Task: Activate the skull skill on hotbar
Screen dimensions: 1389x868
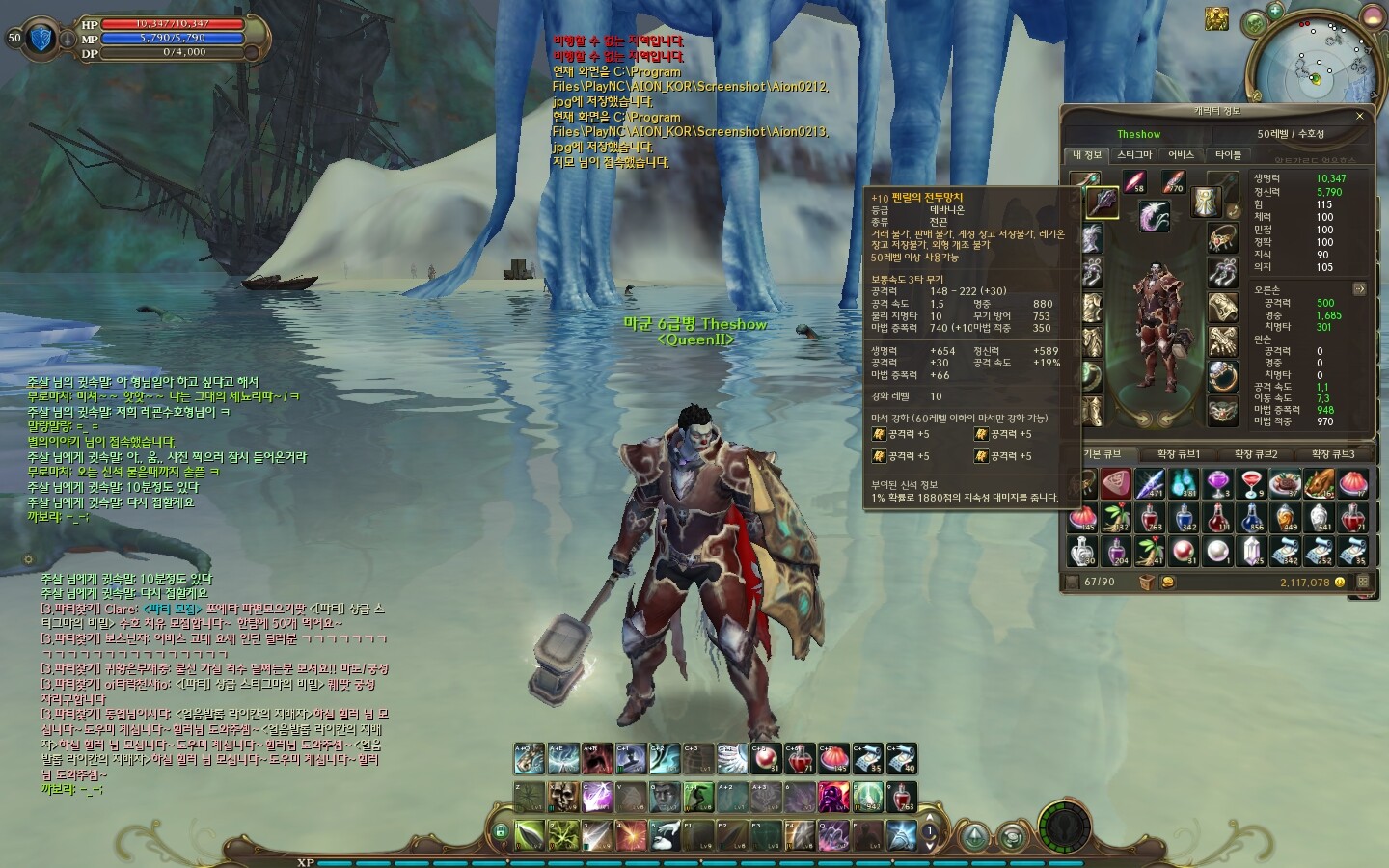Action: pos(563,797)
